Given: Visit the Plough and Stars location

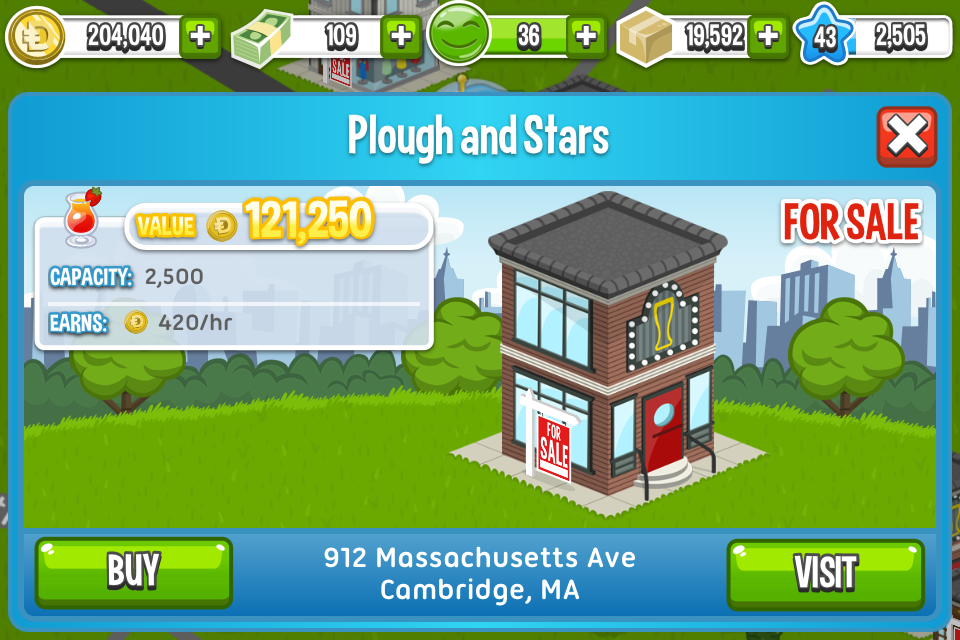Looking at the screenshot, I should tap(825, 573).
